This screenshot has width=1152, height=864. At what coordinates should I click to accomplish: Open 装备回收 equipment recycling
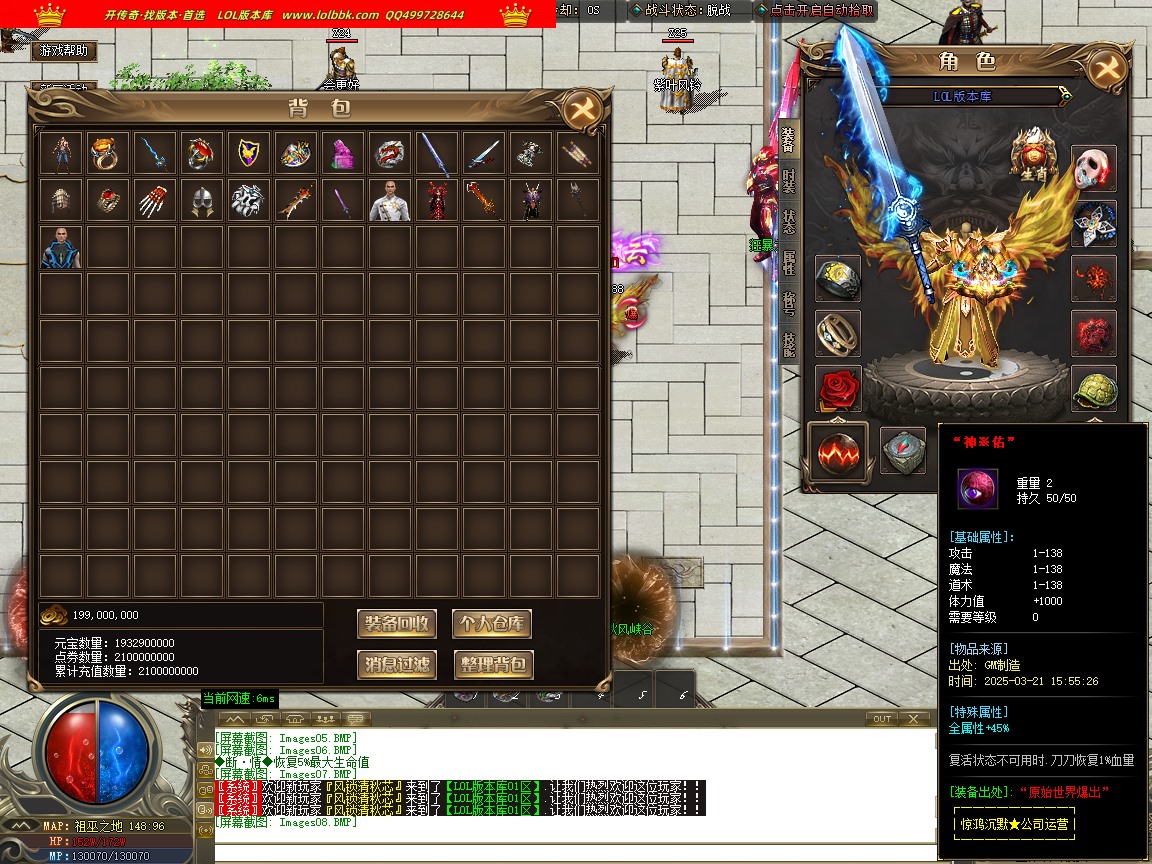click(397, 624)
